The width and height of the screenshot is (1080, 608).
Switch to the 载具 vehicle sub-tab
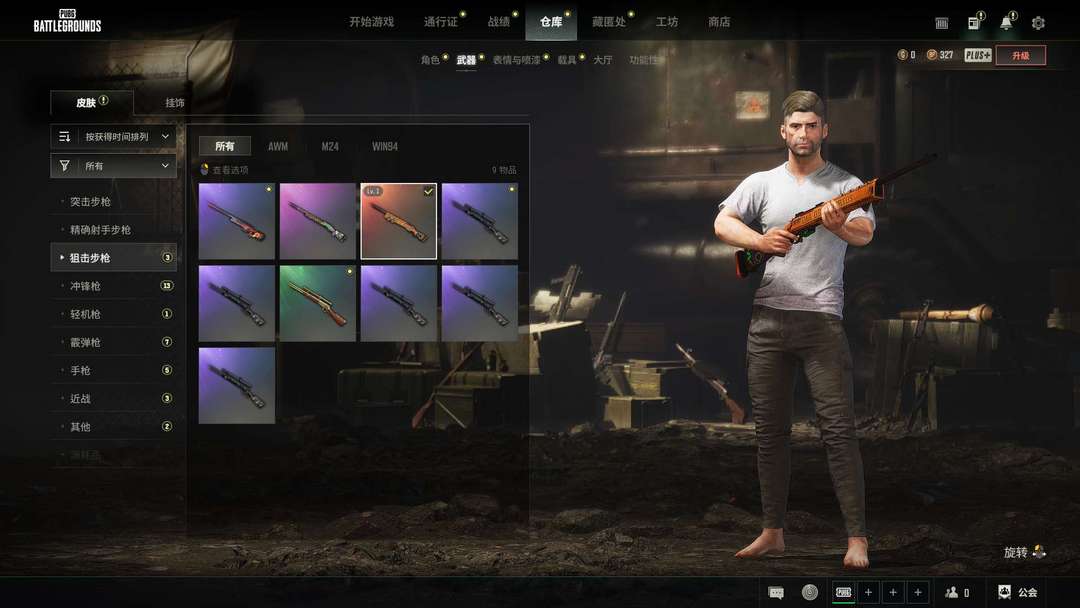567,60
